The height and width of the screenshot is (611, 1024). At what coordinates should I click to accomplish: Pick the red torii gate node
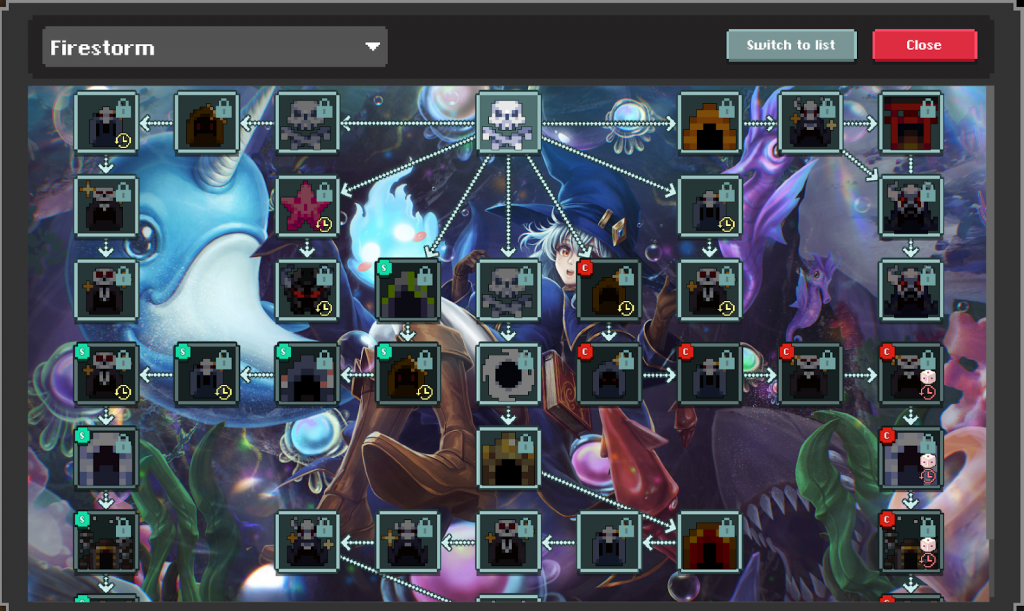coord(910,123)
